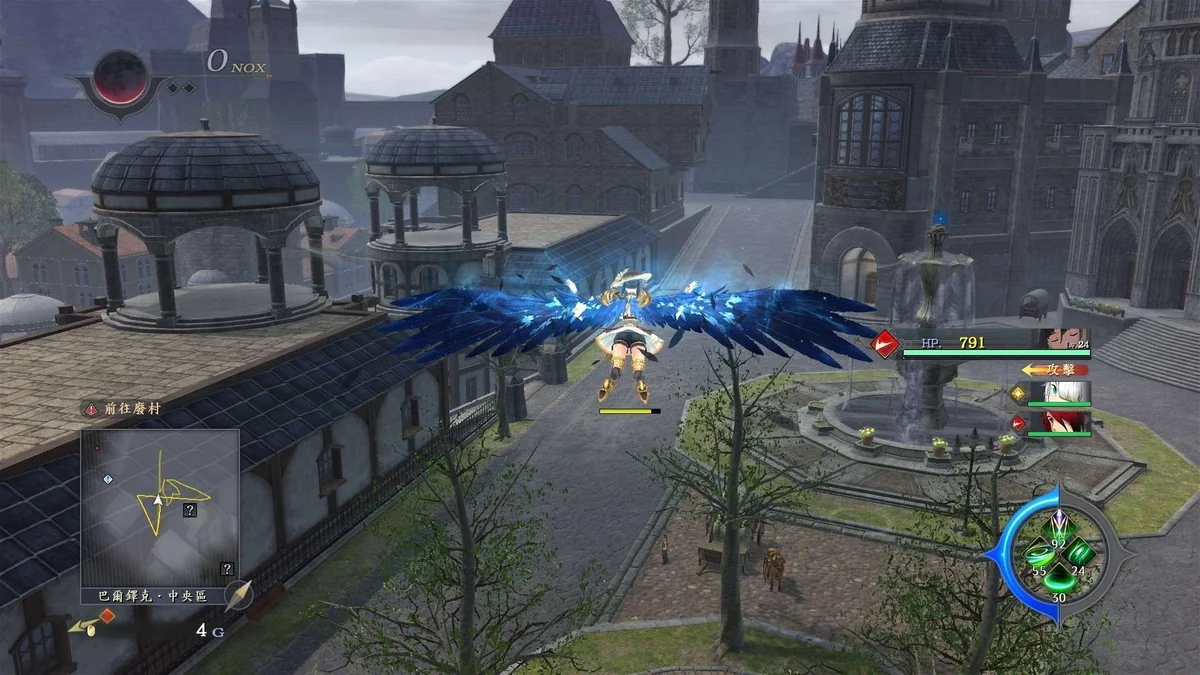Switch to the white-haired party member portrait
Screen dimensions: 1200x675
1067,393
